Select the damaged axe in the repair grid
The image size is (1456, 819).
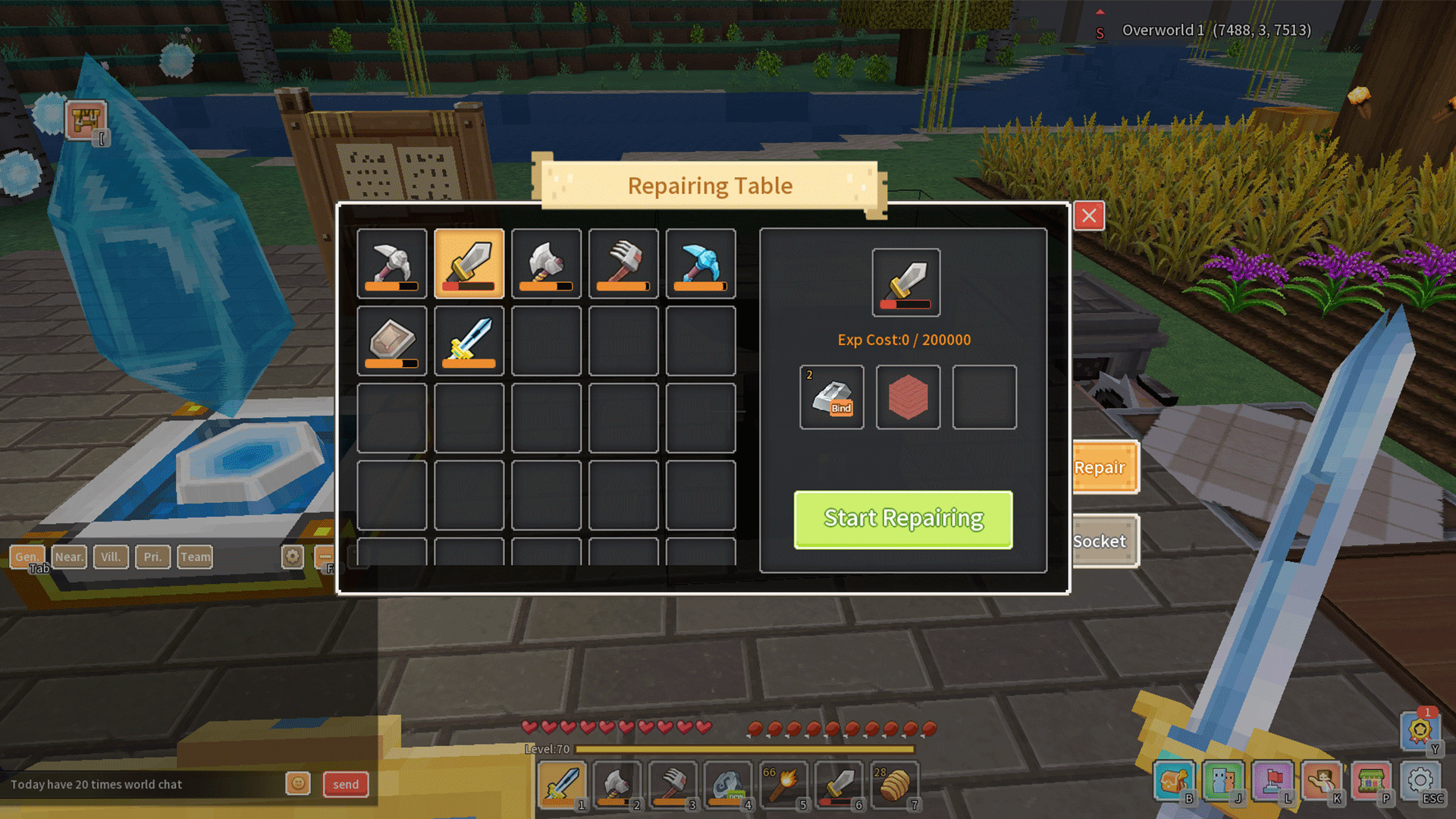pos(547,265)
